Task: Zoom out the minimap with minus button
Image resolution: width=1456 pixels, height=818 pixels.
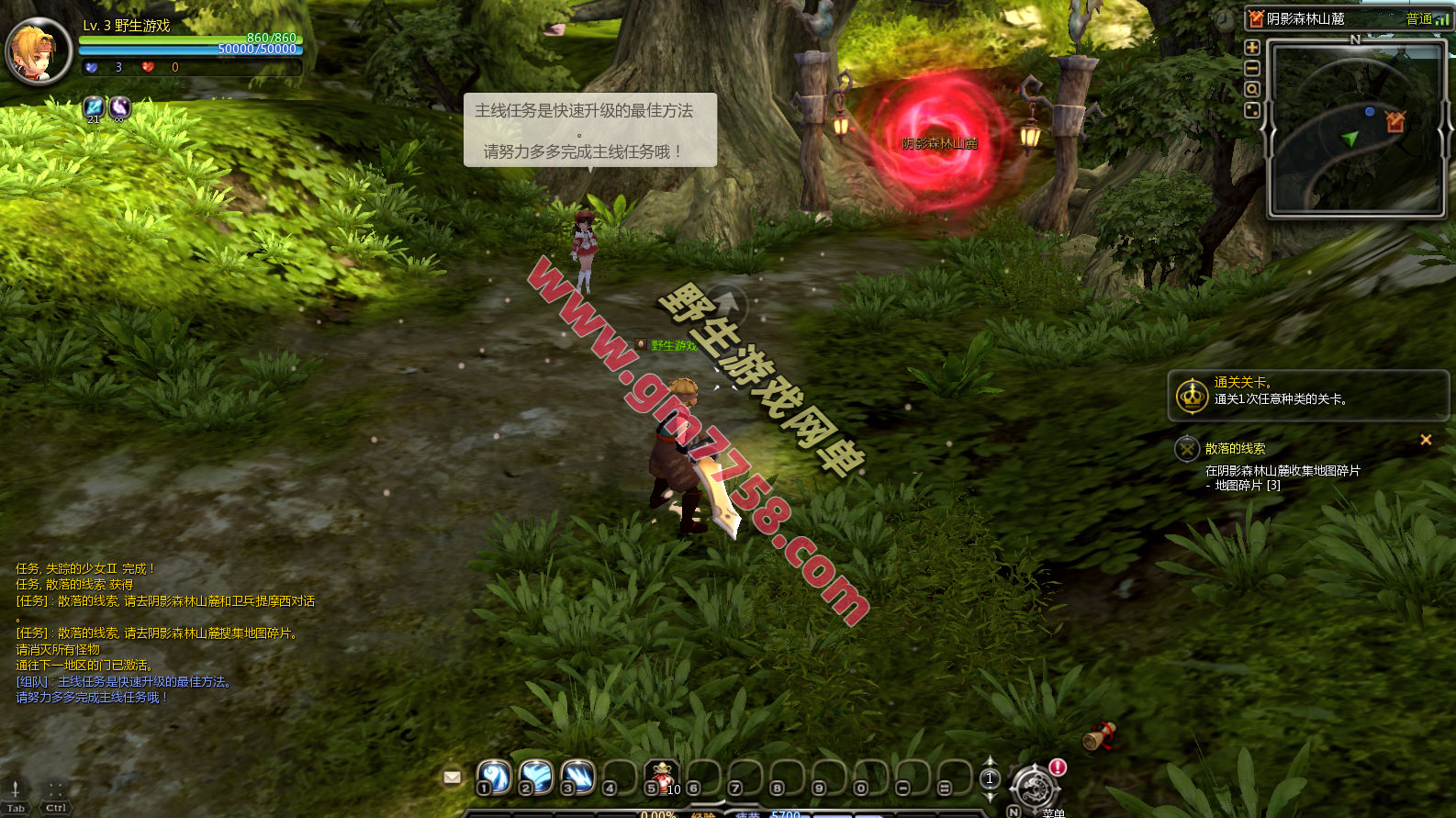Action: (1251, 69)
